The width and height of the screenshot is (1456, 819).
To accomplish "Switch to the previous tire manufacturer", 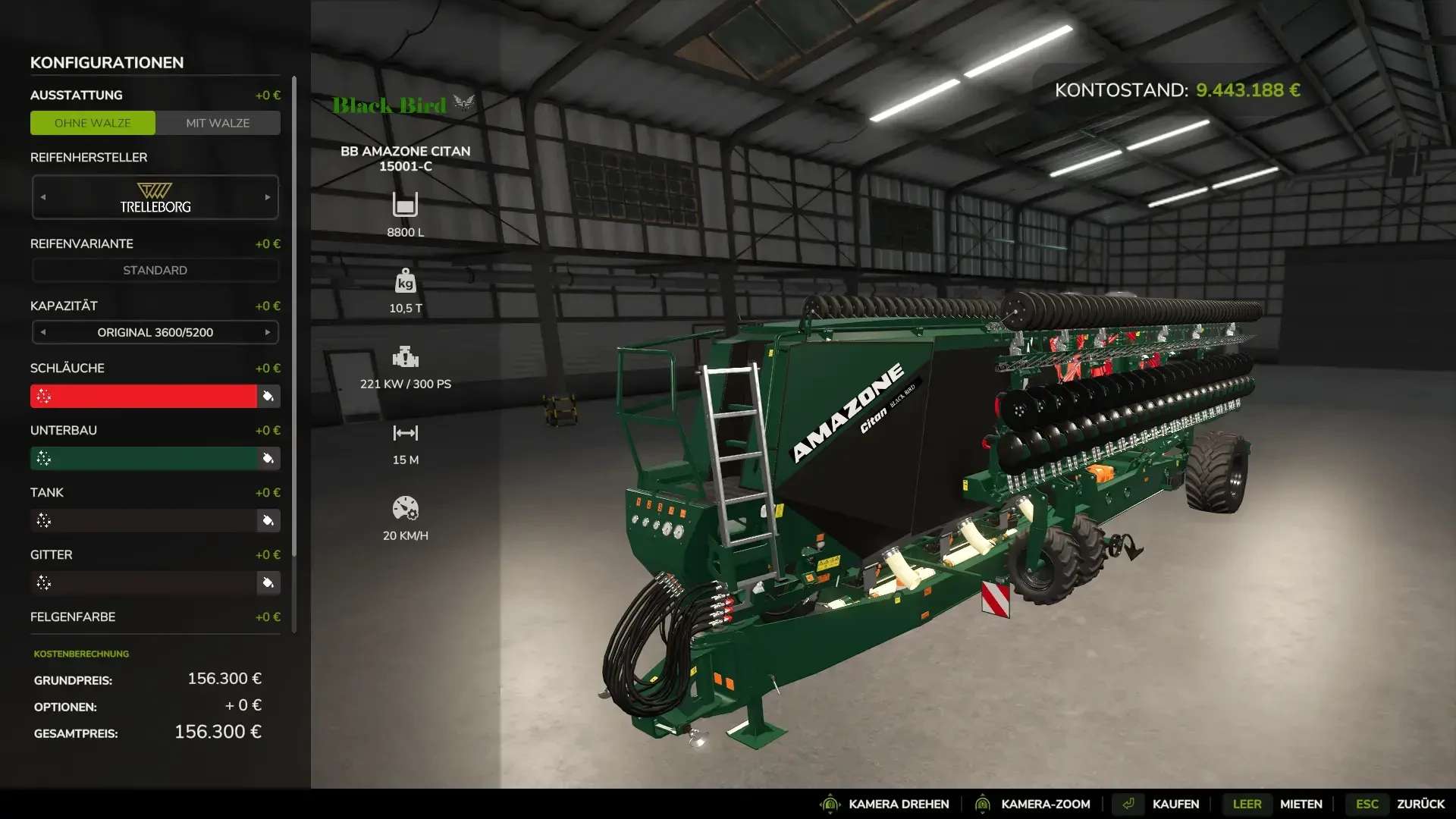I will coord(43,197).
